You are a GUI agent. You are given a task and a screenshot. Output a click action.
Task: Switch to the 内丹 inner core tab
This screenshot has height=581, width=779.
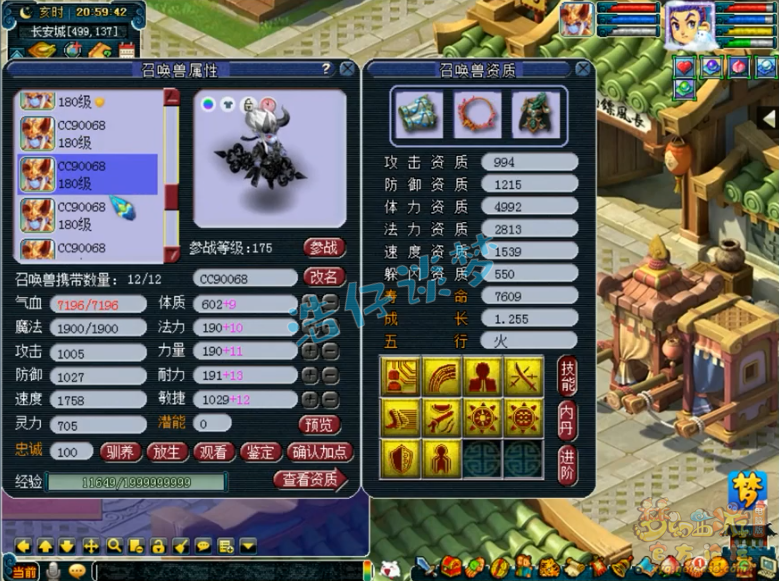[567, 419]
